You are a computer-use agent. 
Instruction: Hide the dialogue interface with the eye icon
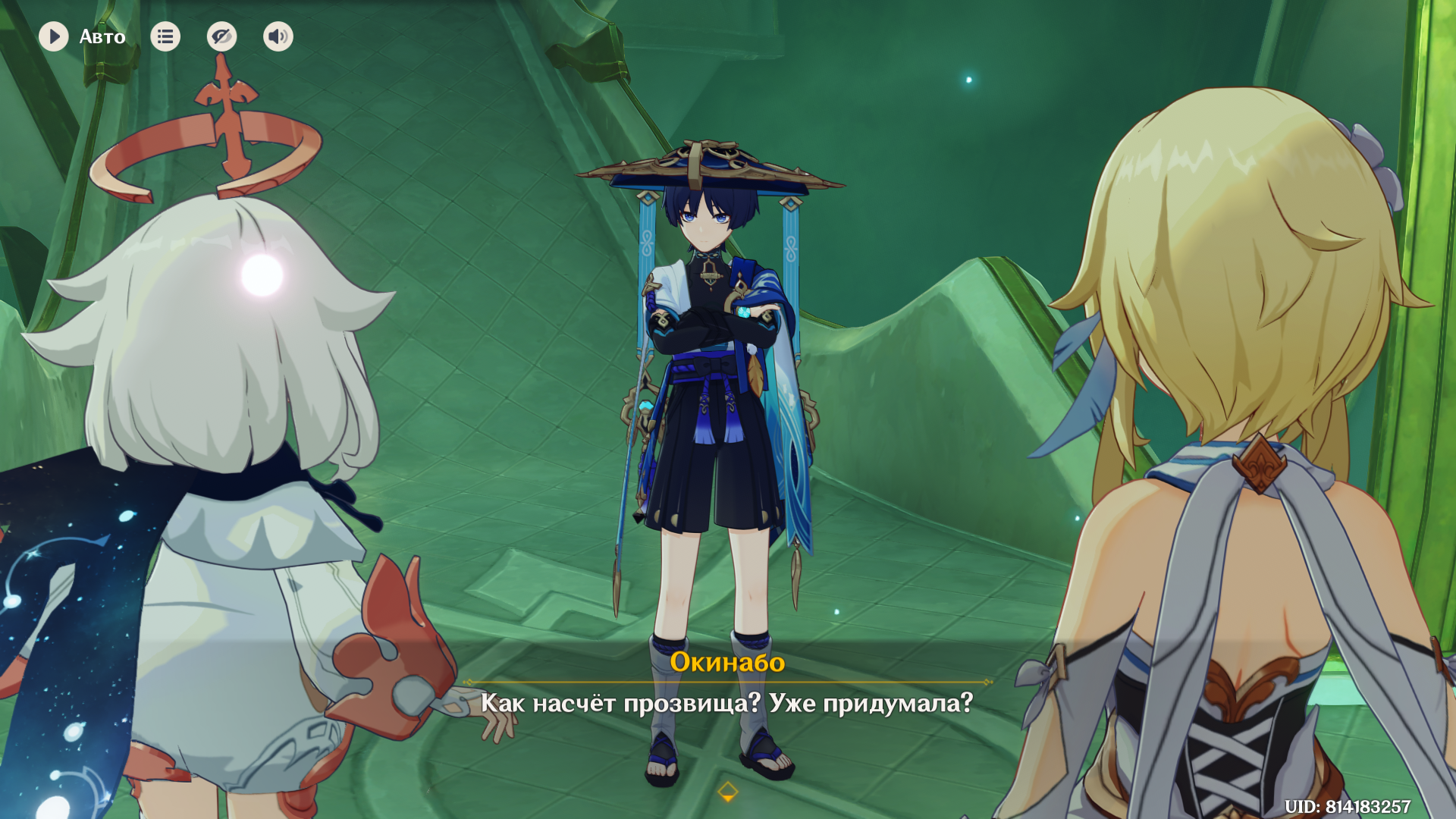pos(221,36)
